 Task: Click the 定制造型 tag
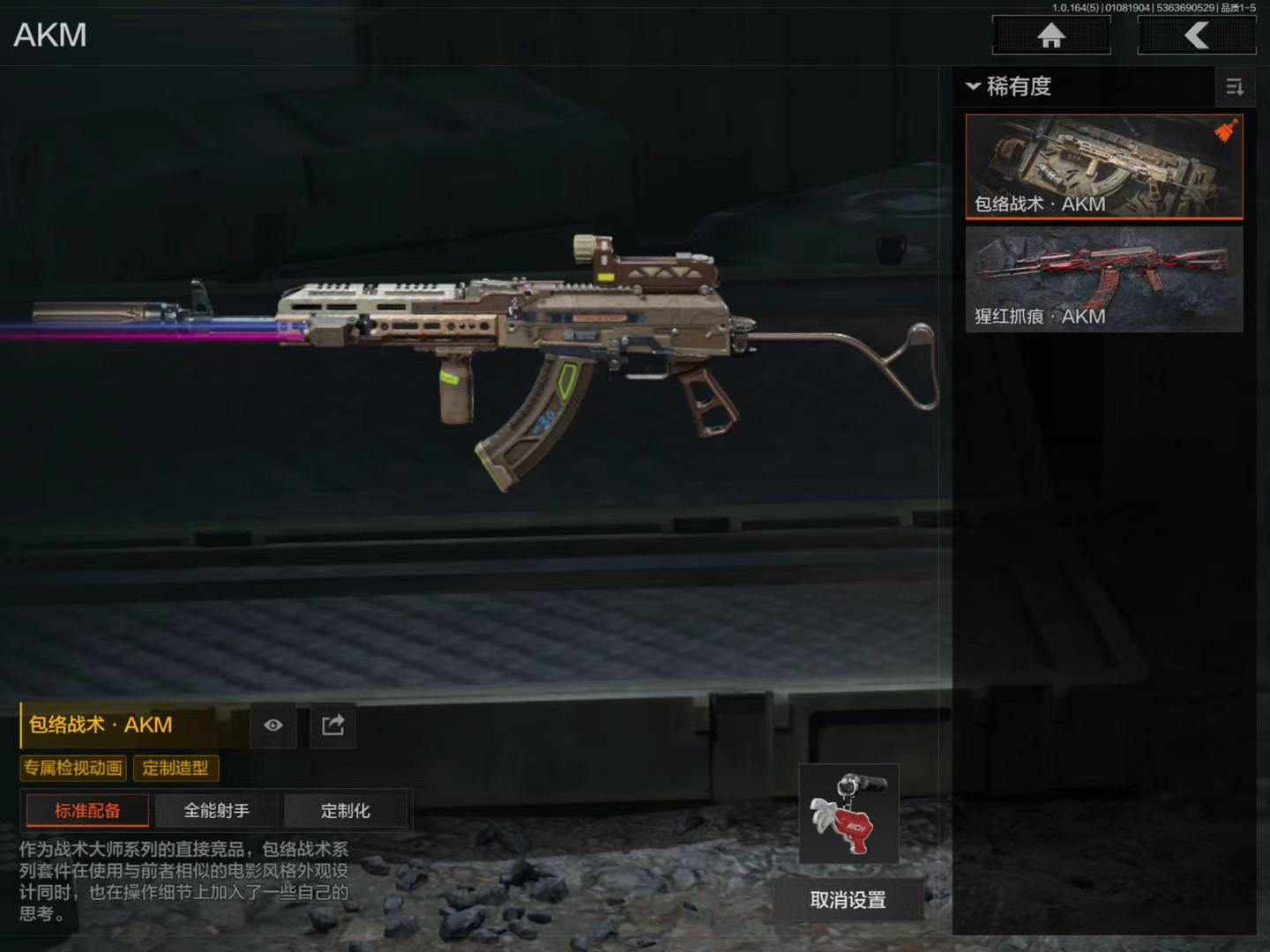[x=176, y=768]
